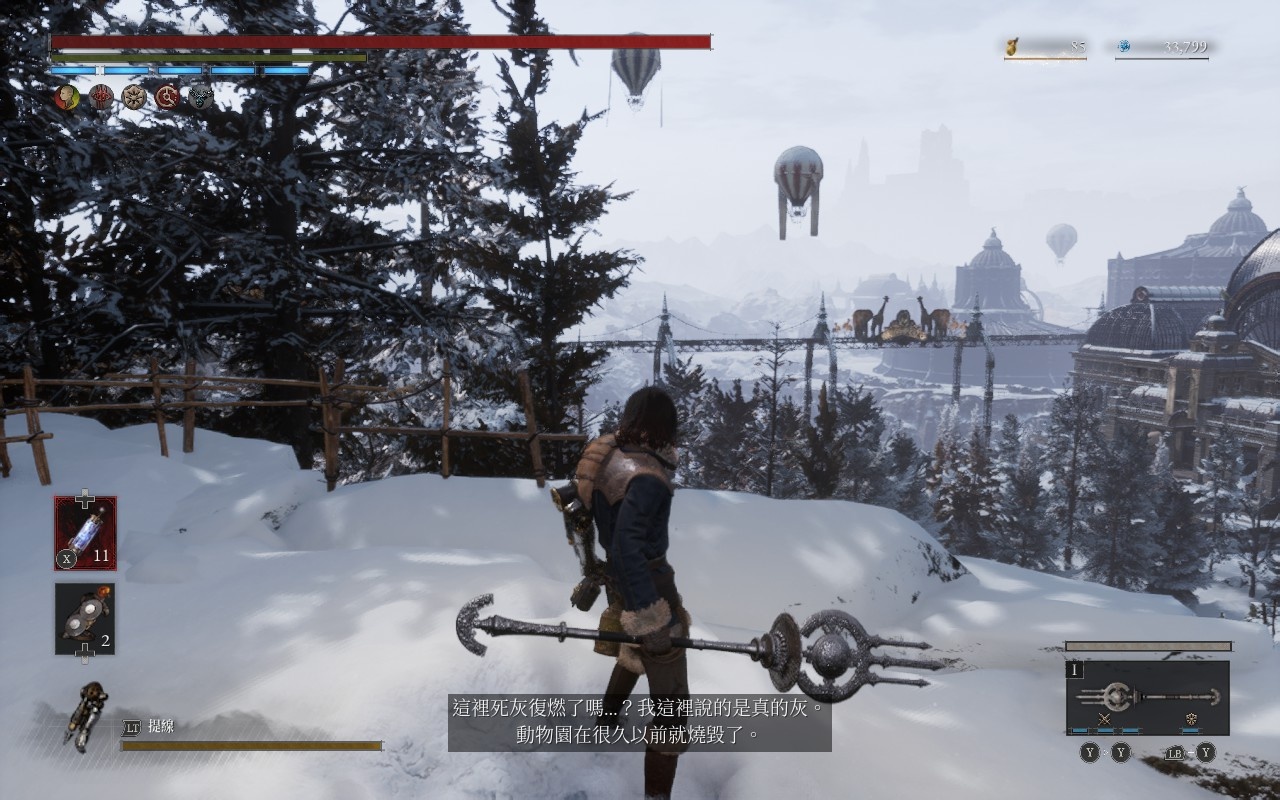Click the face portrait status icon

coord(67,97)
